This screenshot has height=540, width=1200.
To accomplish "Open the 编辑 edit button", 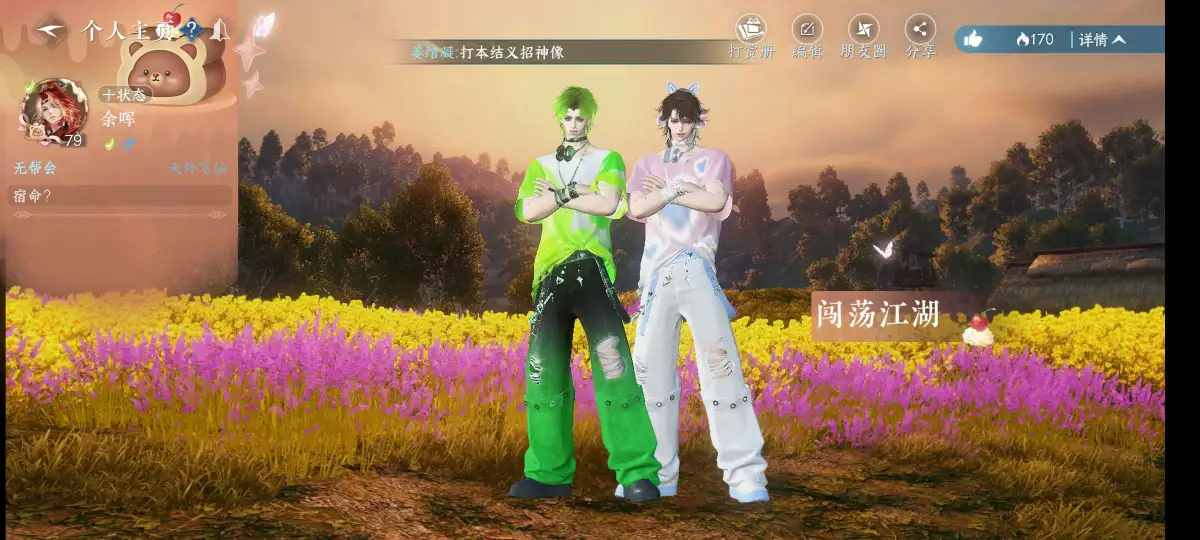I will pos(807,36).
